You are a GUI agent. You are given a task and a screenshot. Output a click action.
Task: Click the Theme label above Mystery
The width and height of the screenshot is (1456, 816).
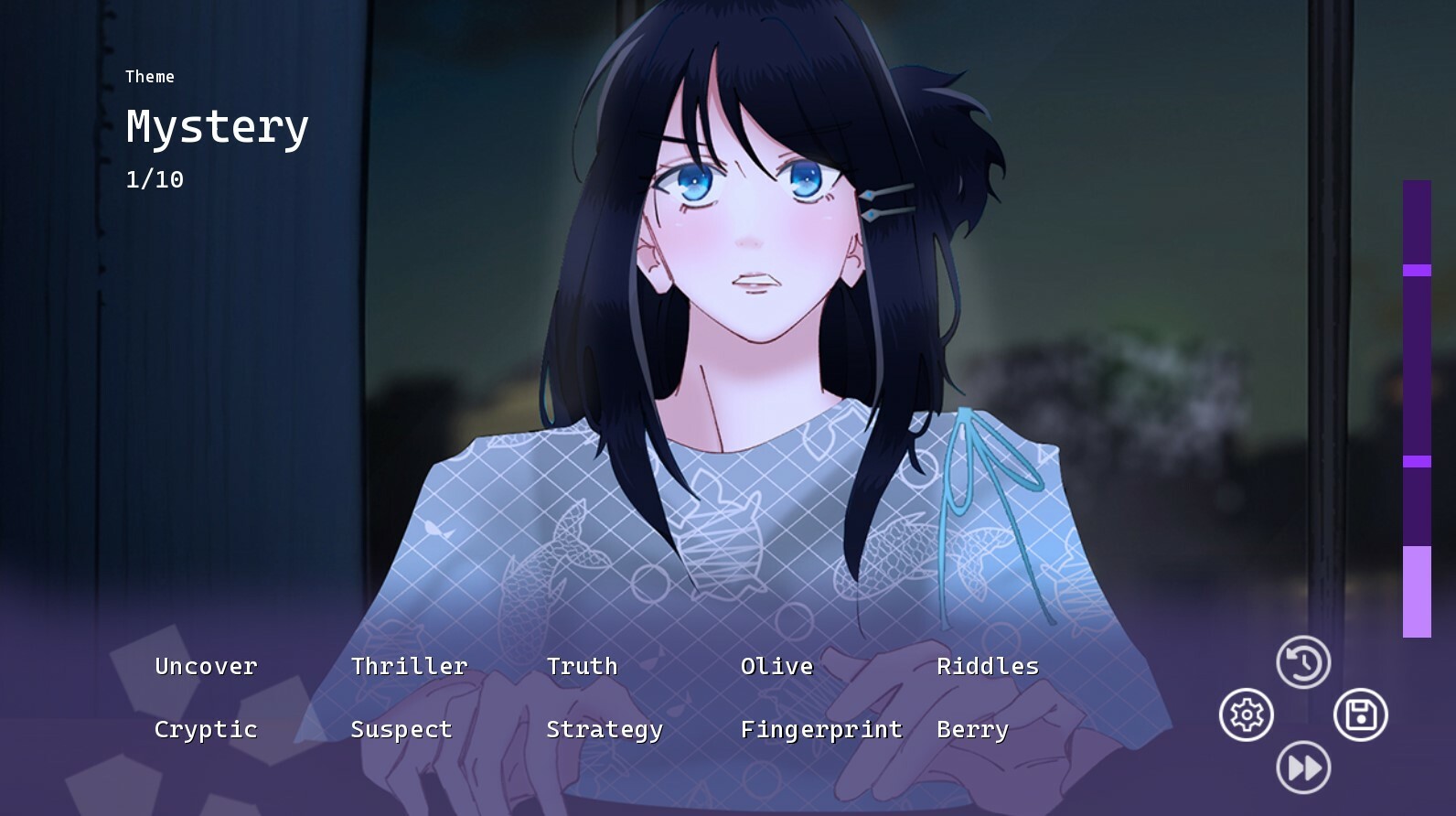[x=150, y=77]
